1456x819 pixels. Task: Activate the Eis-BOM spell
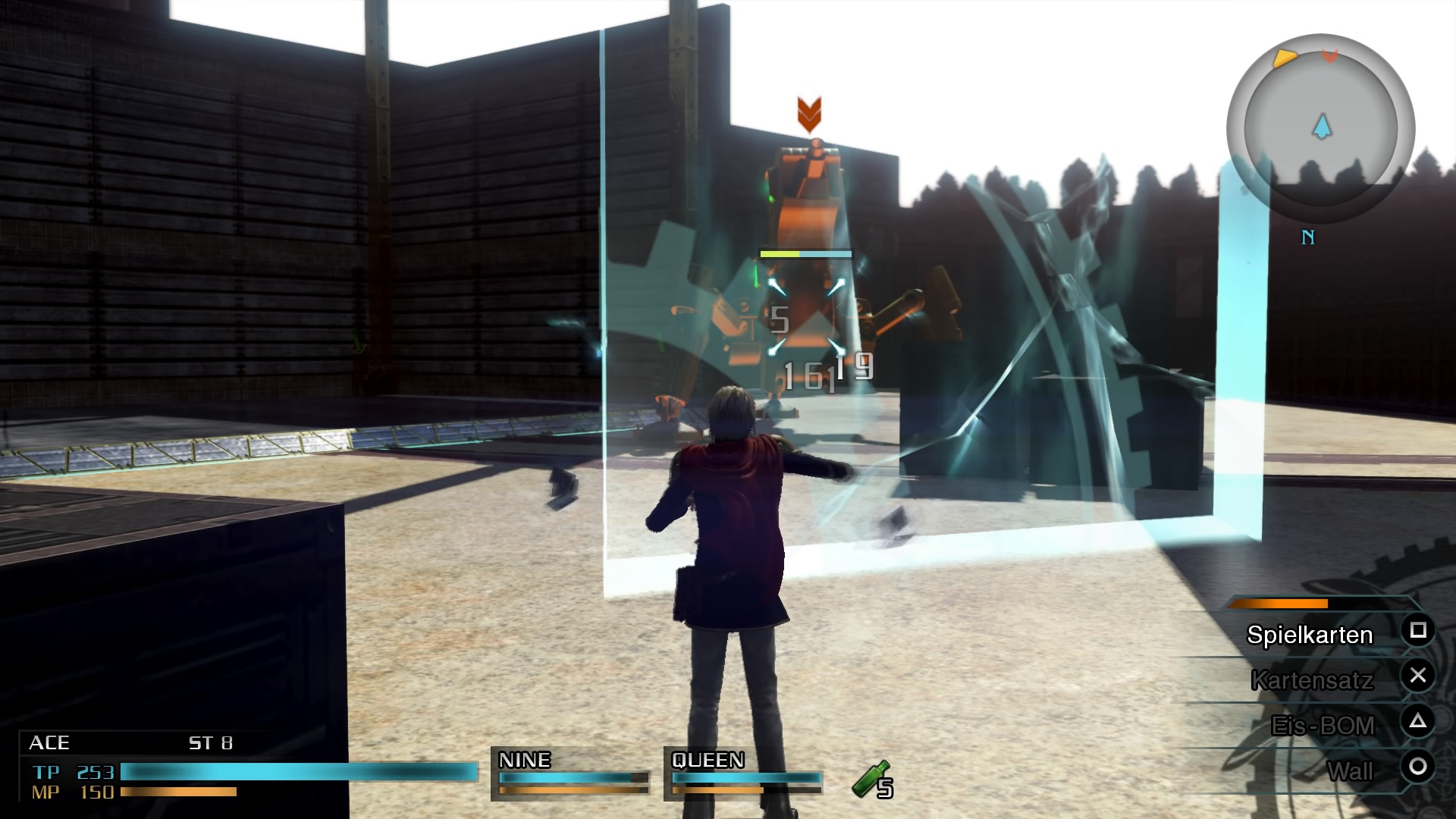pyautogui.click(x=1323, y=726)
